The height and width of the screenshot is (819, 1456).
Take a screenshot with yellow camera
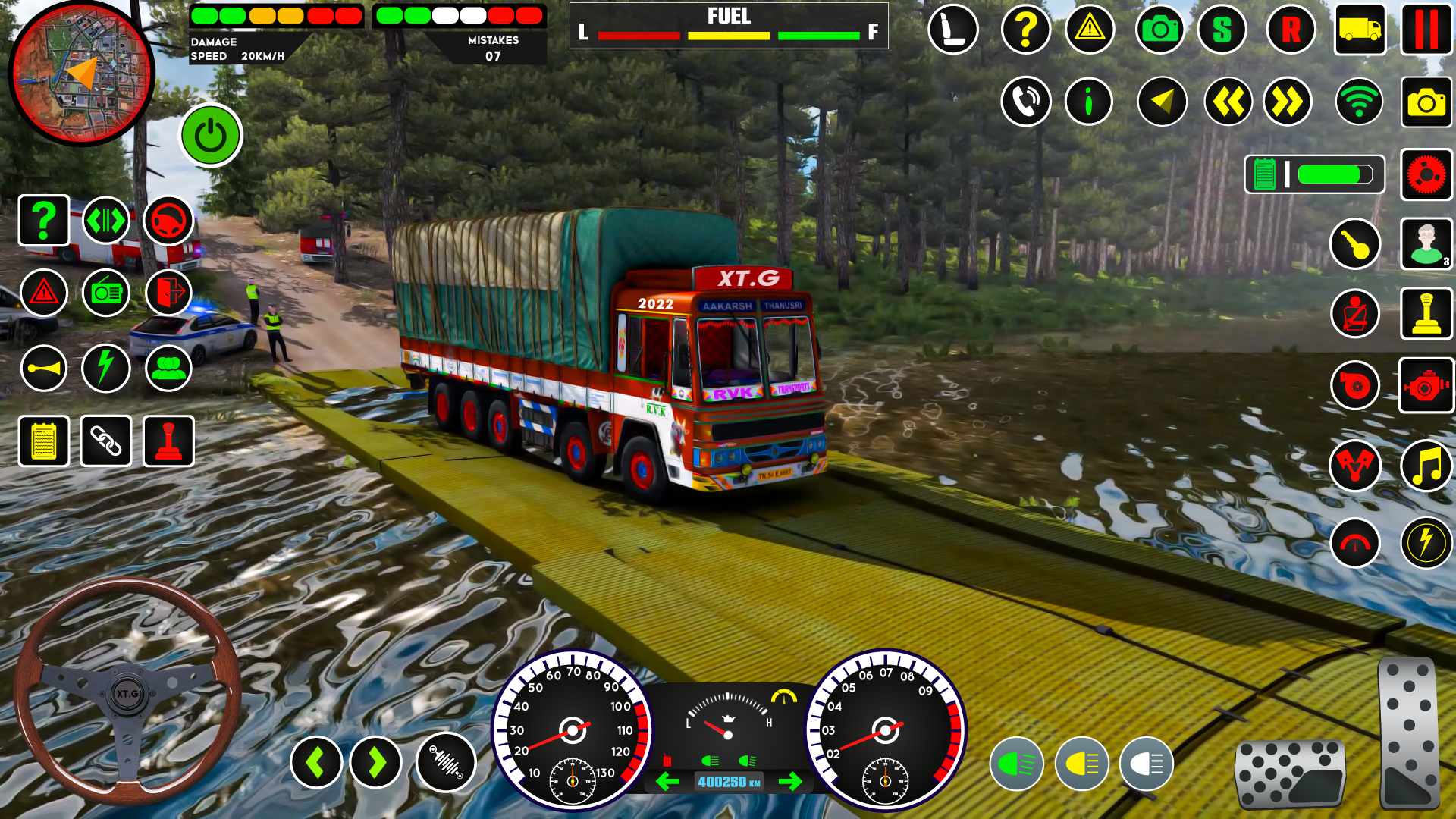[x=1426, y=102]
